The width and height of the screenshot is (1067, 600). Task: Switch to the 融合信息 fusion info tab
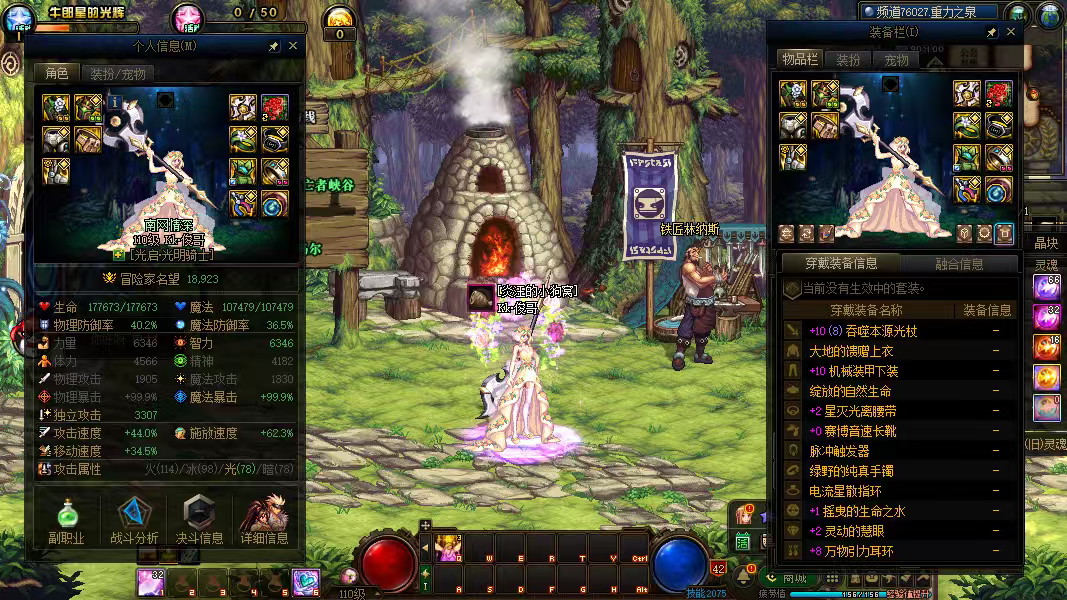click(x=958, y=264)
